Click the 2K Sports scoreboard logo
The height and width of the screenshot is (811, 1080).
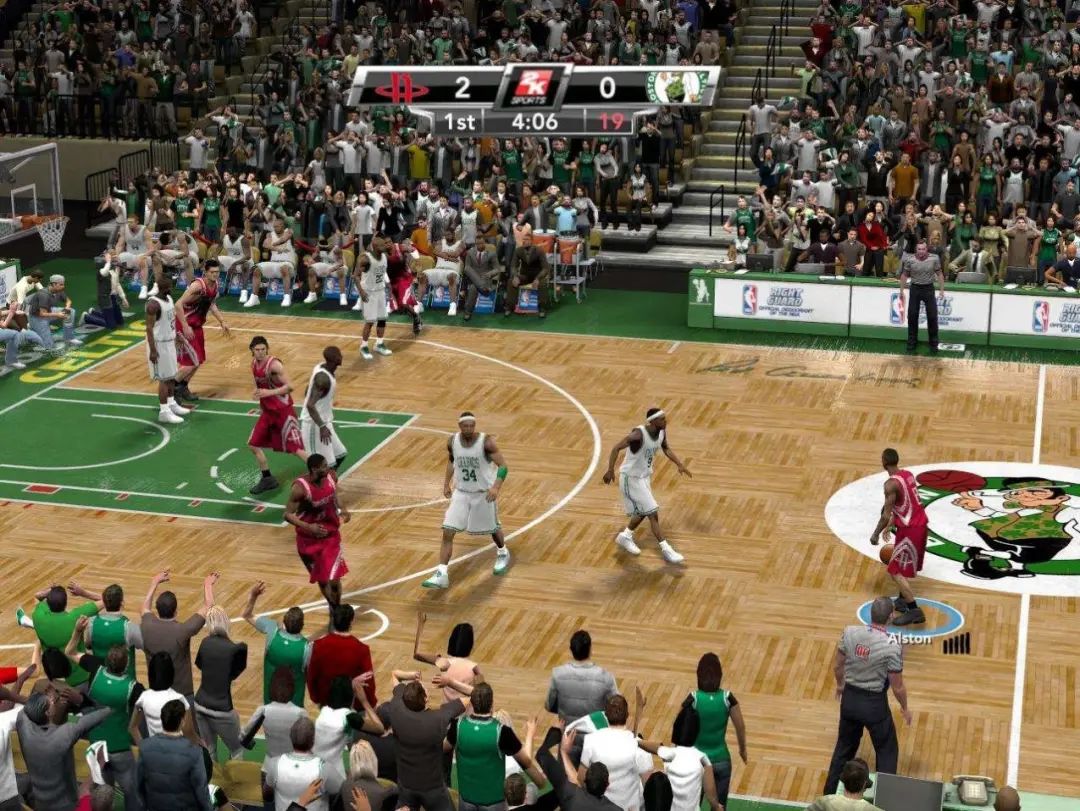[533, 87]
